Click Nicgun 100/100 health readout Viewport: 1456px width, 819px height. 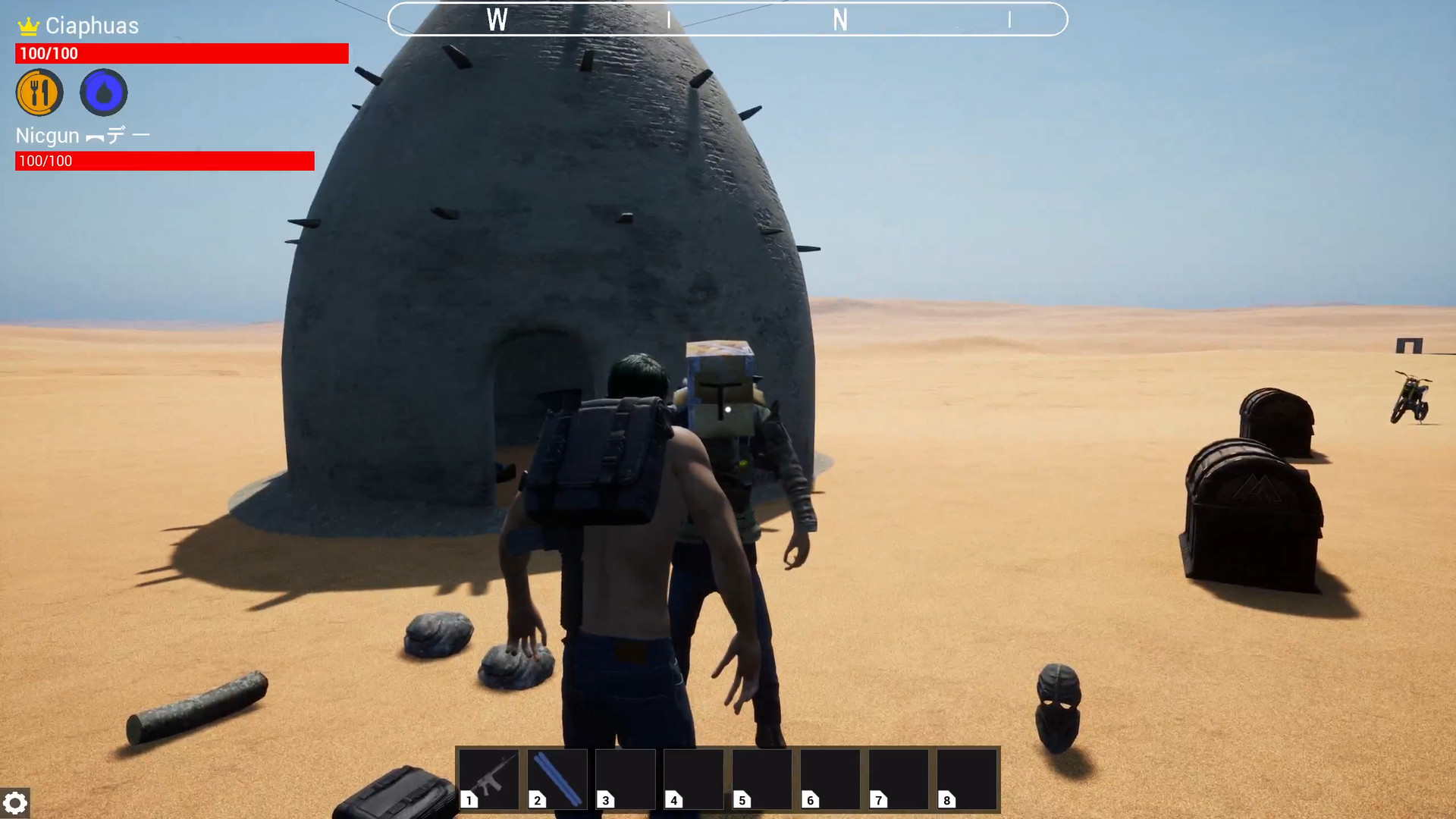[45, 161]
